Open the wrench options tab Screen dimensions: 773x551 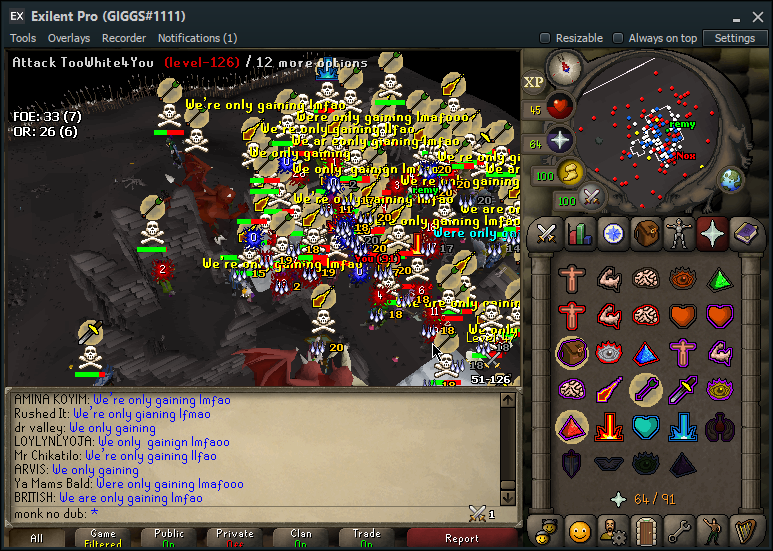pyautogui.click(x=679, y=528)
